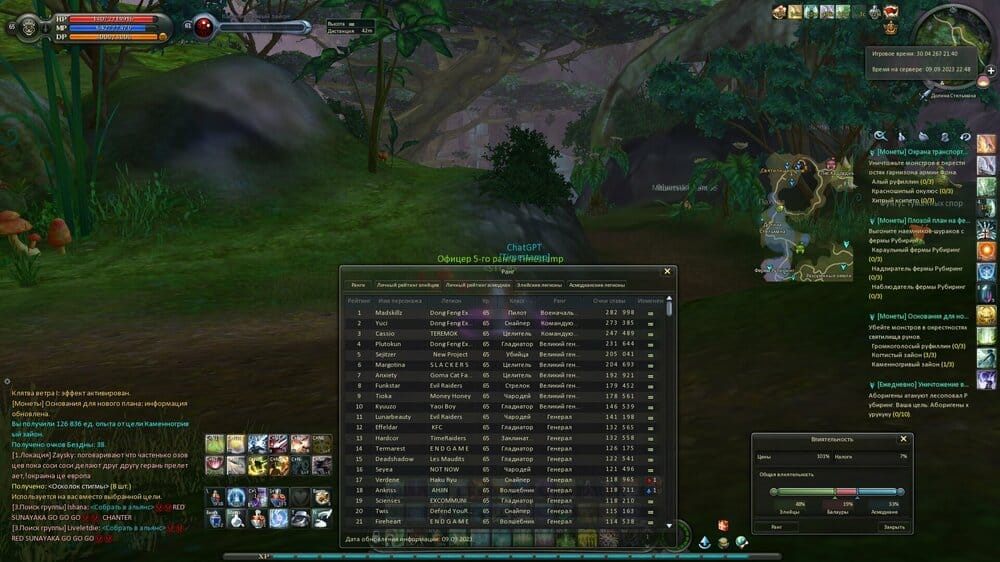
Task: Select Madskillz's row in the ranking list
Action: pos(500,312)
